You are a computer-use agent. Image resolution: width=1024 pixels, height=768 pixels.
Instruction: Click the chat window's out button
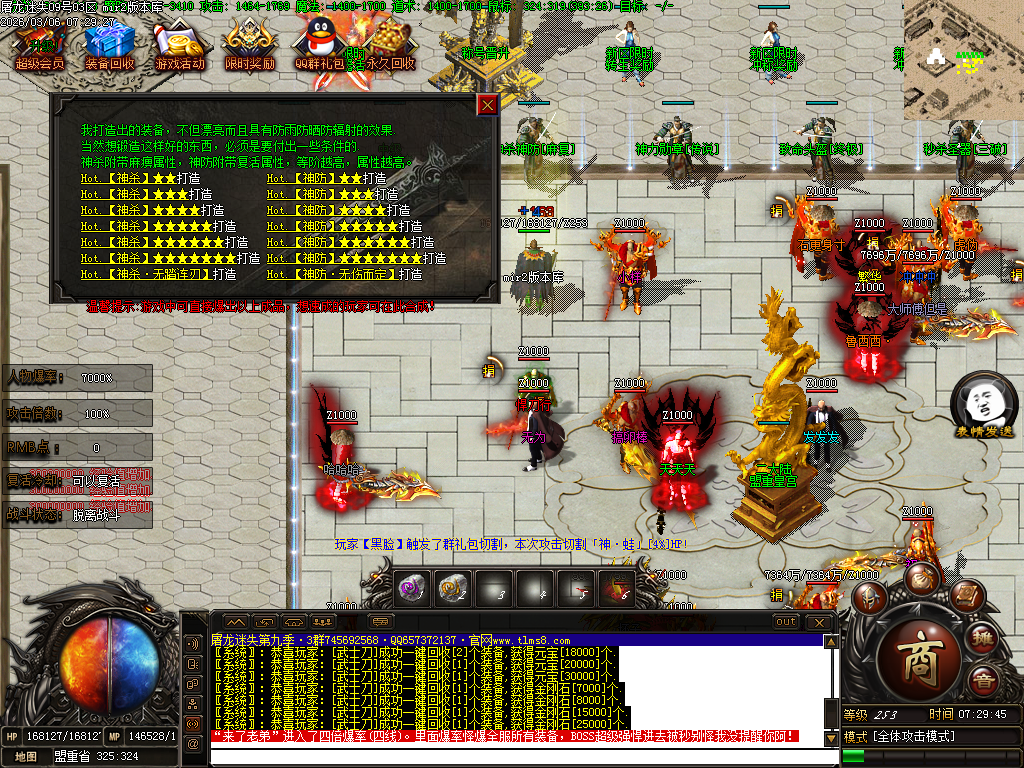point(786,622)
